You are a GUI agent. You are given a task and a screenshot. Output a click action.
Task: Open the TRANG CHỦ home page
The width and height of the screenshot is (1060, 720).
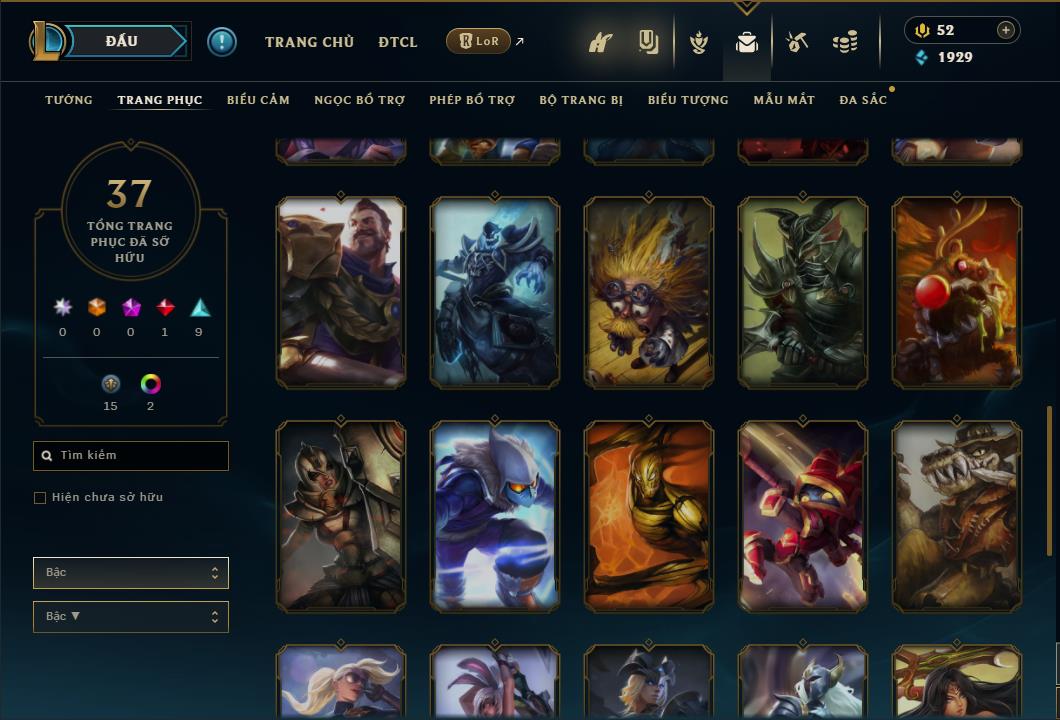pos(309,42)
